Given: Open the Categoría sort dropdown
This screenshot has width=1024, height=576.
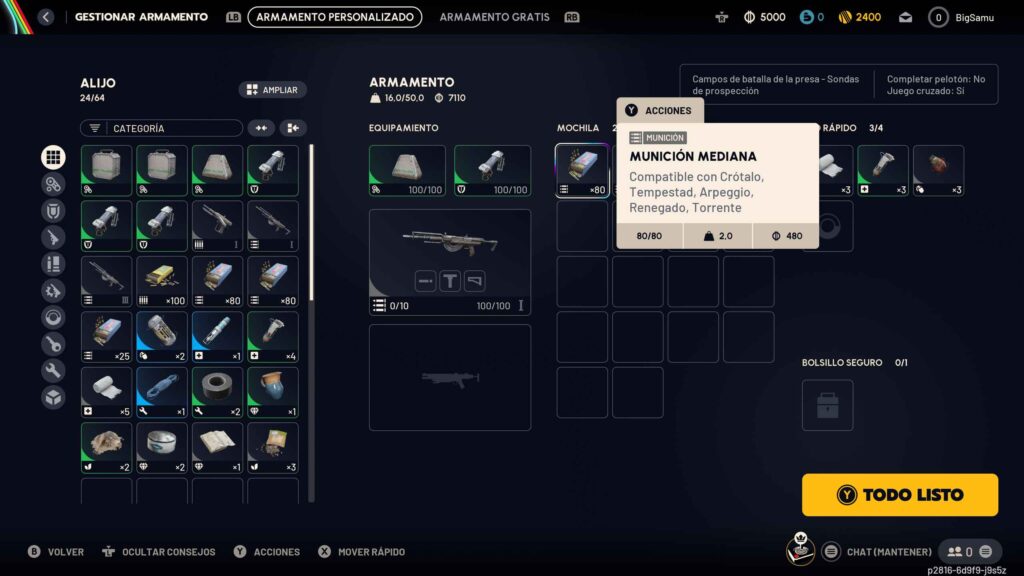Looking at the screenshot, I should pyautogui.click(x=161, y=128).
